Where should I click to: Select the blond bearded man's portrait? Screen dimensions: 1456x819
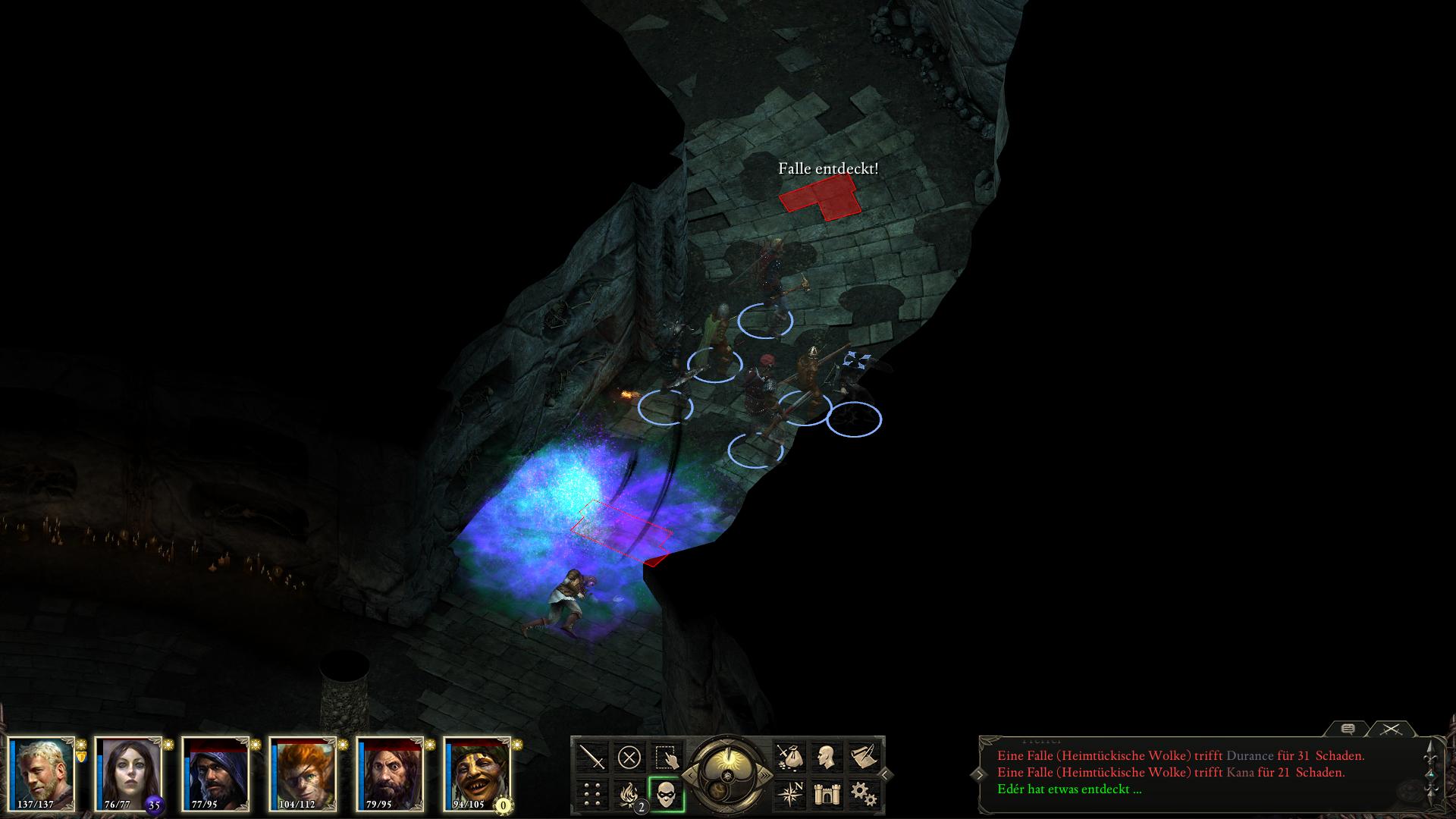pos(43,773)
